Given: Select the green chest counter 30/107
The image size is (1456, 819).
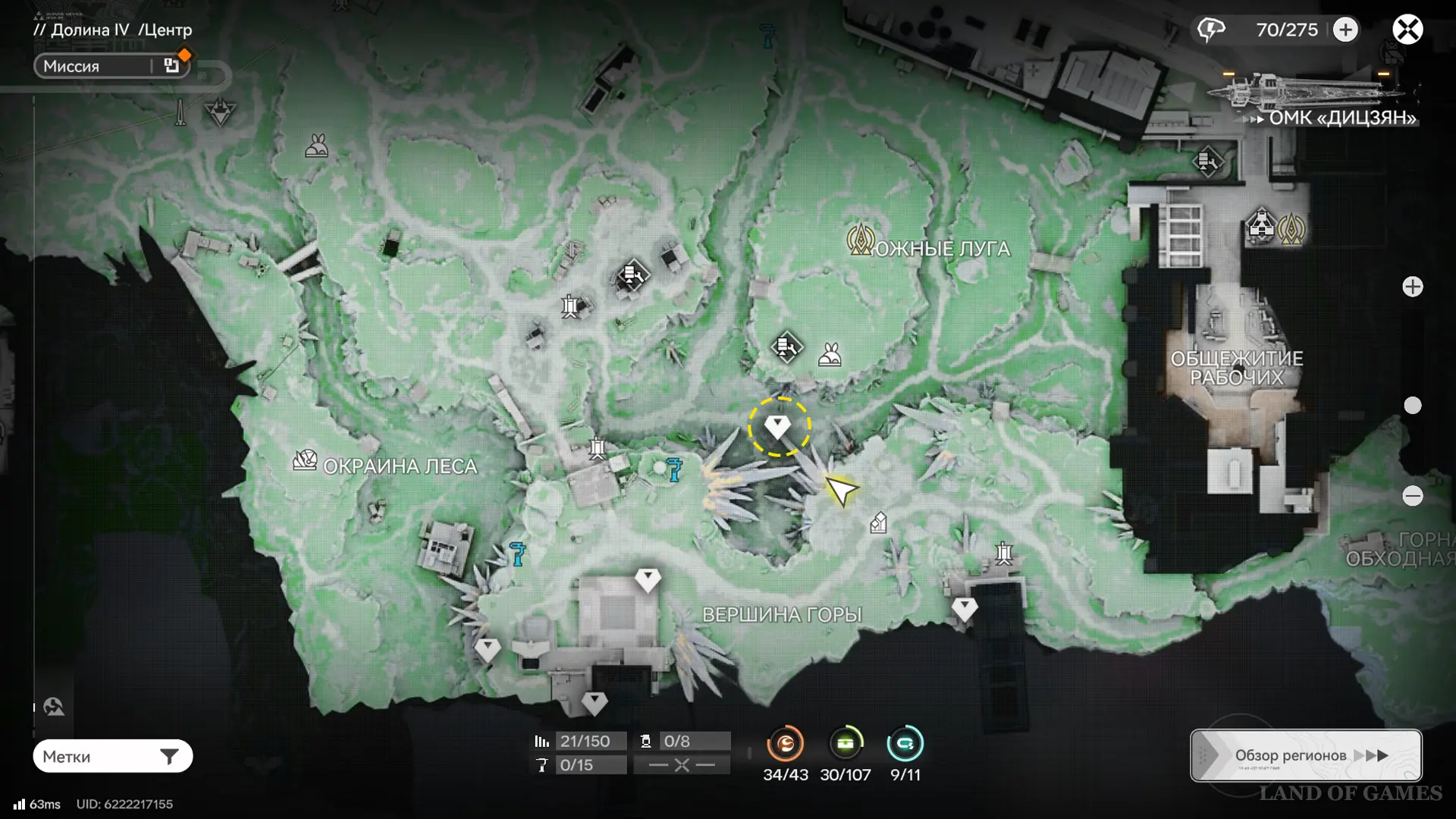Looking at the screenshot, I should pyautogui.click(x=846, y=744).
